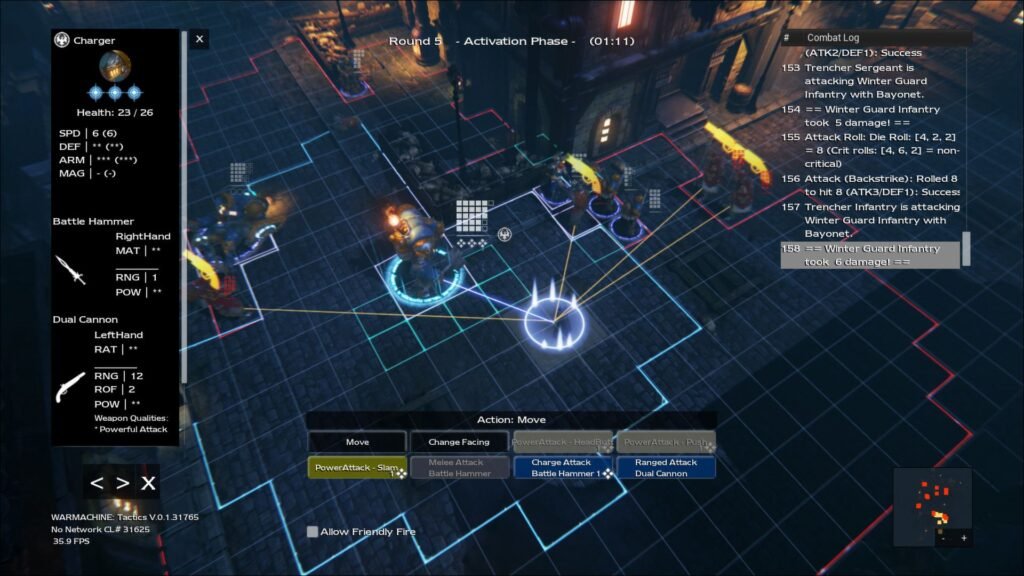Select the Move action button
The image size is (1024, 576).
tap(357, 442)
